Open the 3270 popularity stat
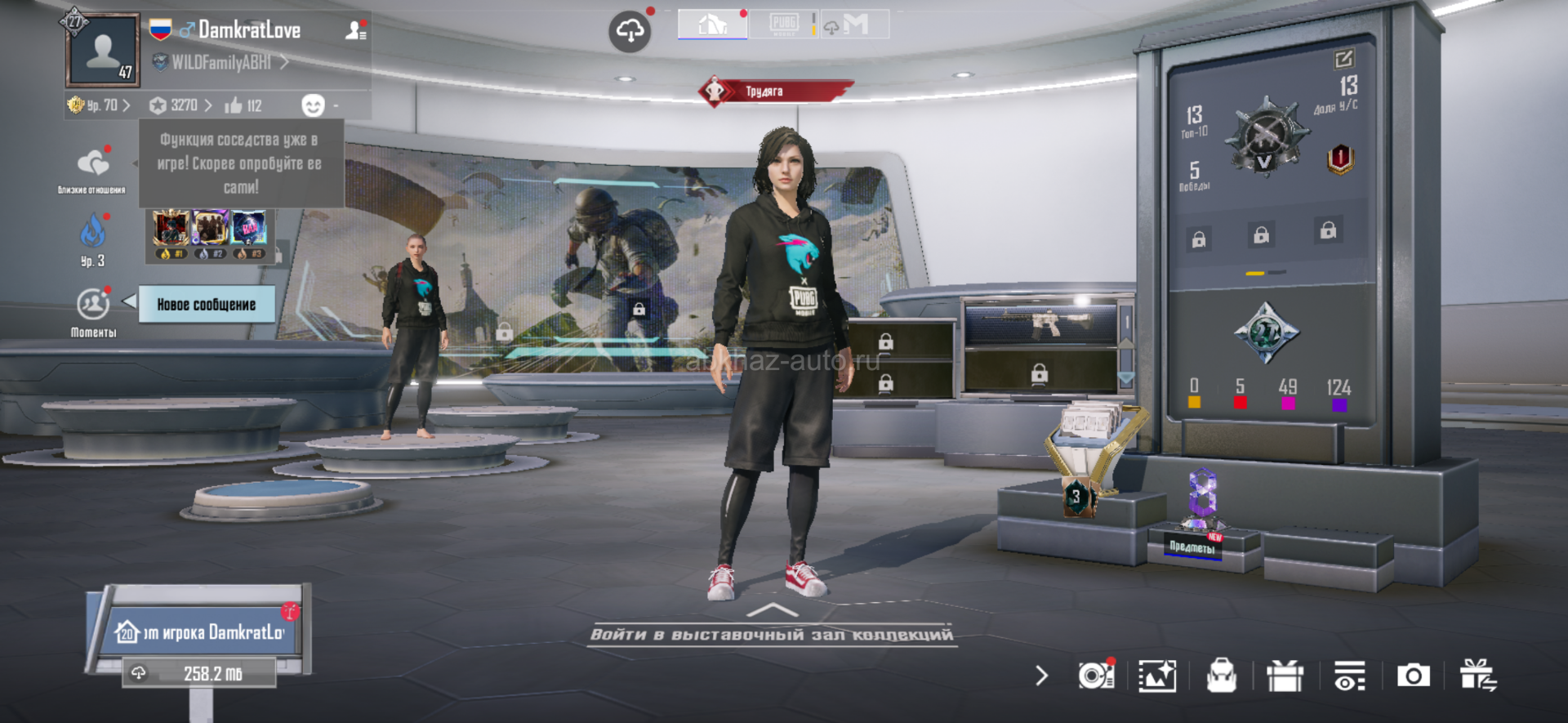 coord(181,105)
